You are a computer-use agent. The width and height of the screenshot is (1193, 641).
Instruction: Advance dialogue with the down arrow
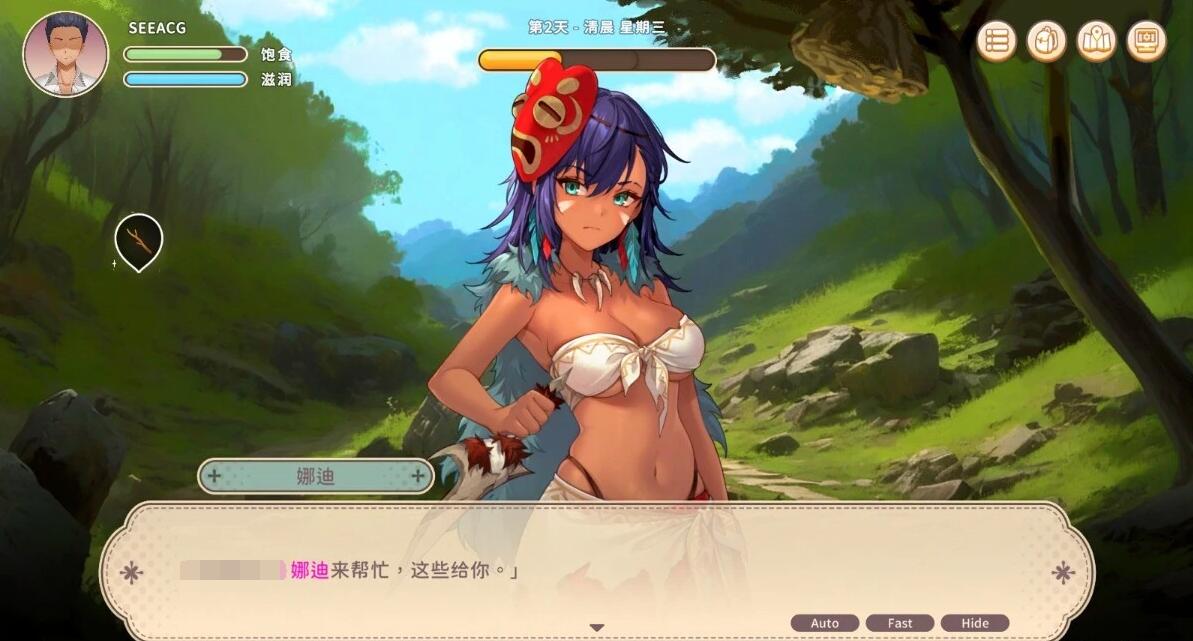597,628
